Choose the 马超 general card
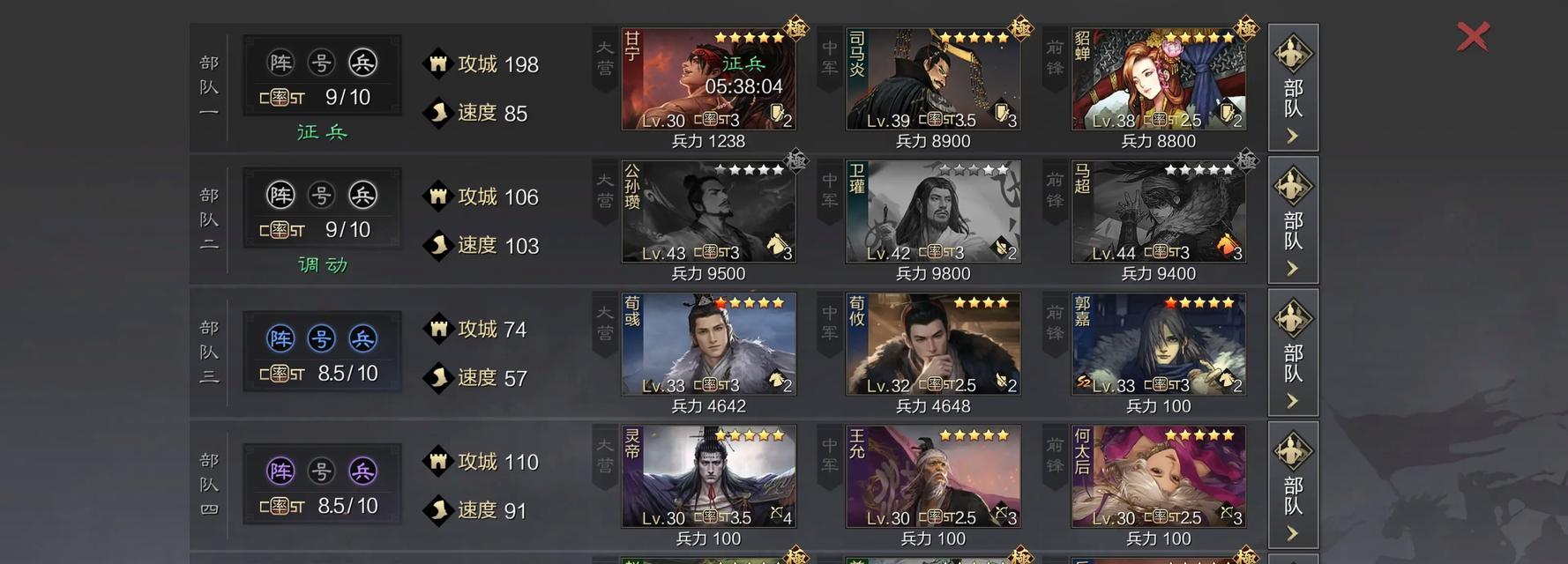Viewport: 1568px width, 564px height. (x=1158, y=211)
